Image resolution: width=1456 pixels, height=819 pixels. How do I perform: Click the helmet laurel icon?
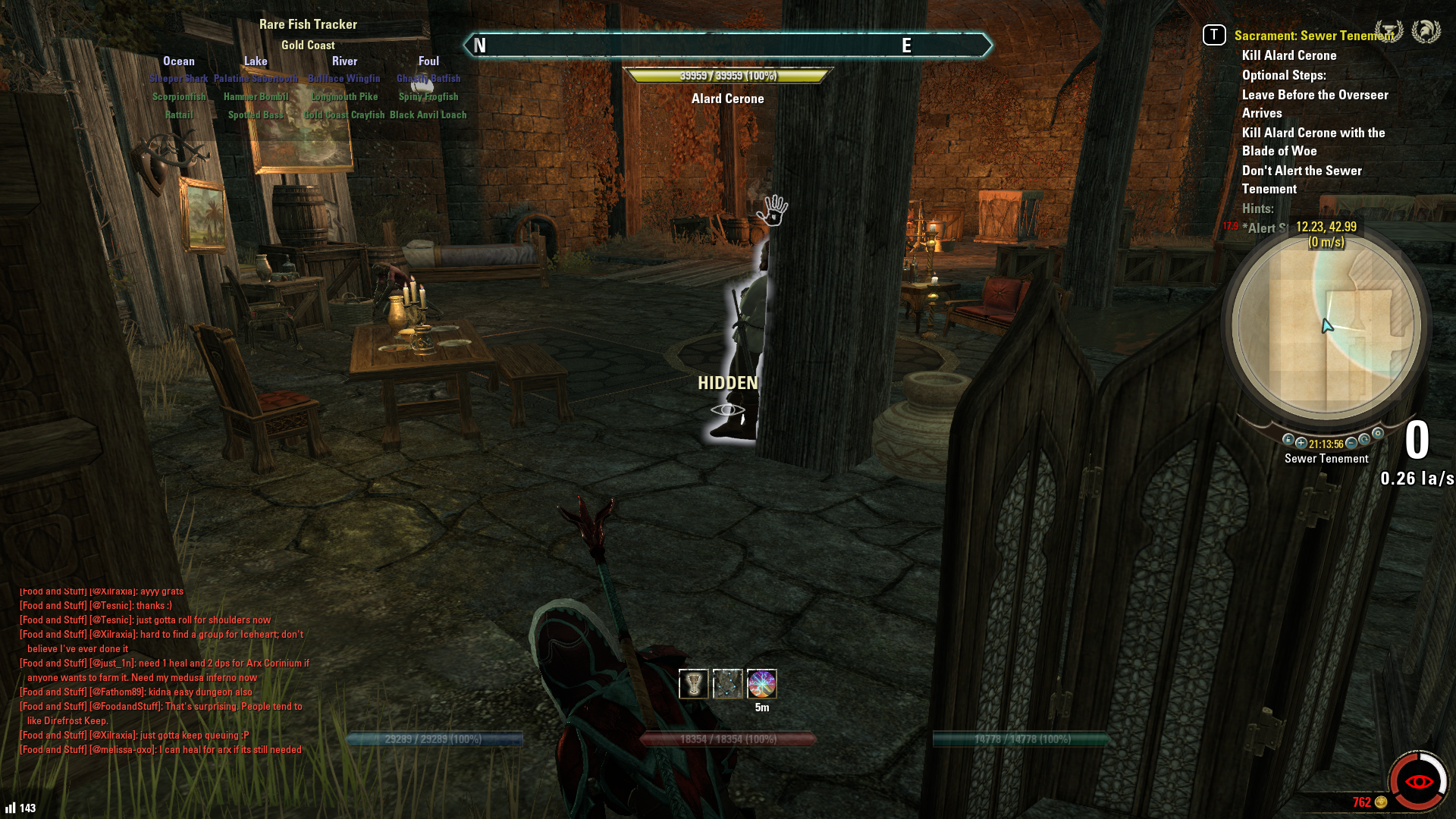1426,32
